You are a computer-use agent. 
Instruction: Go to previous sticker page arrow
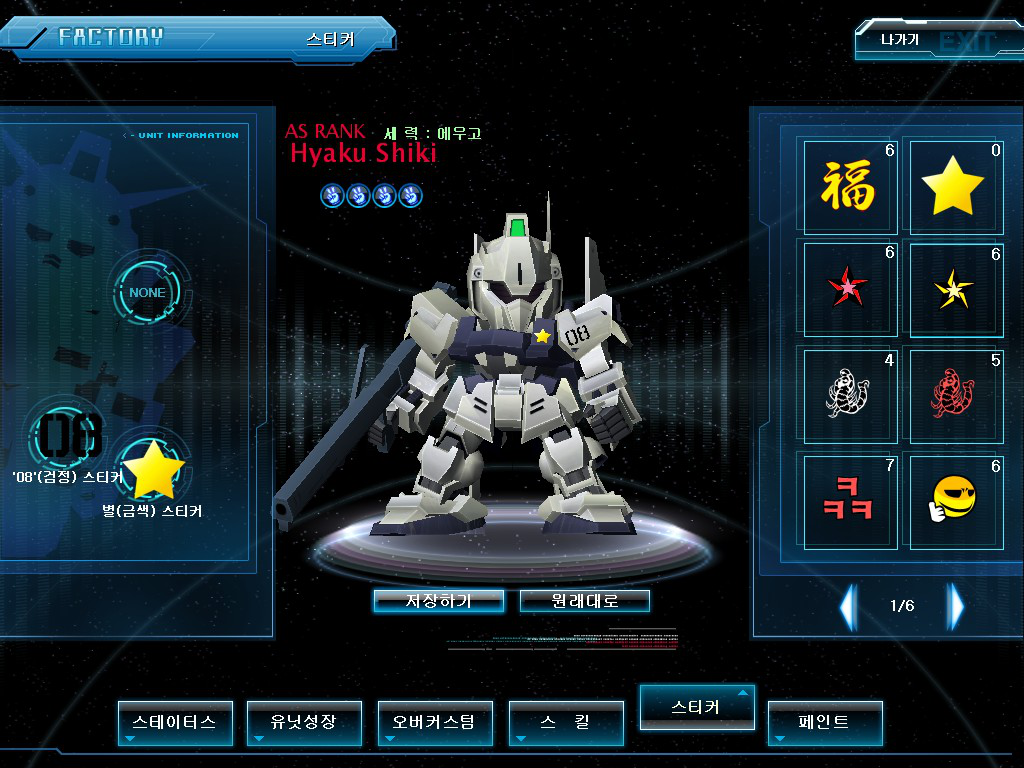[848, 605]
